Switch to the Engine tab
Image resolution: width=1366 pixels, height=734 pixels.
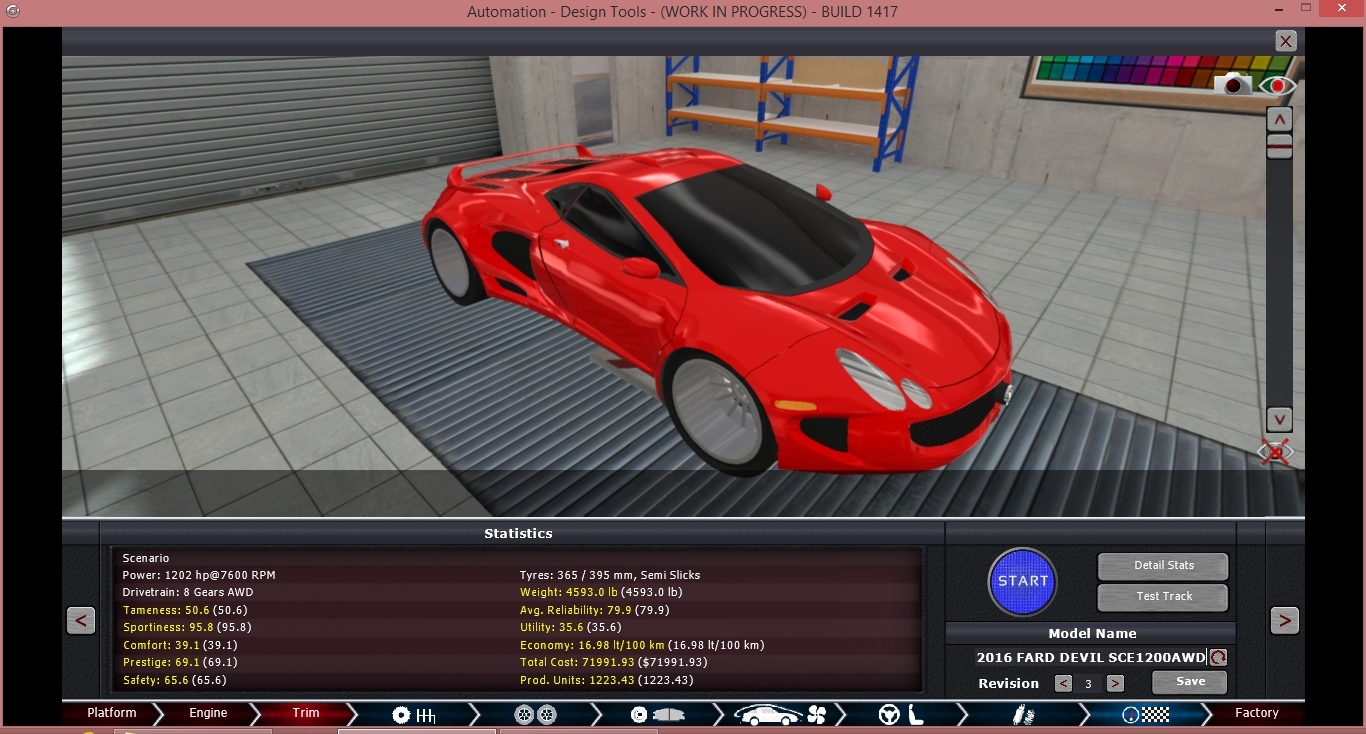click(x=208, y=714)
